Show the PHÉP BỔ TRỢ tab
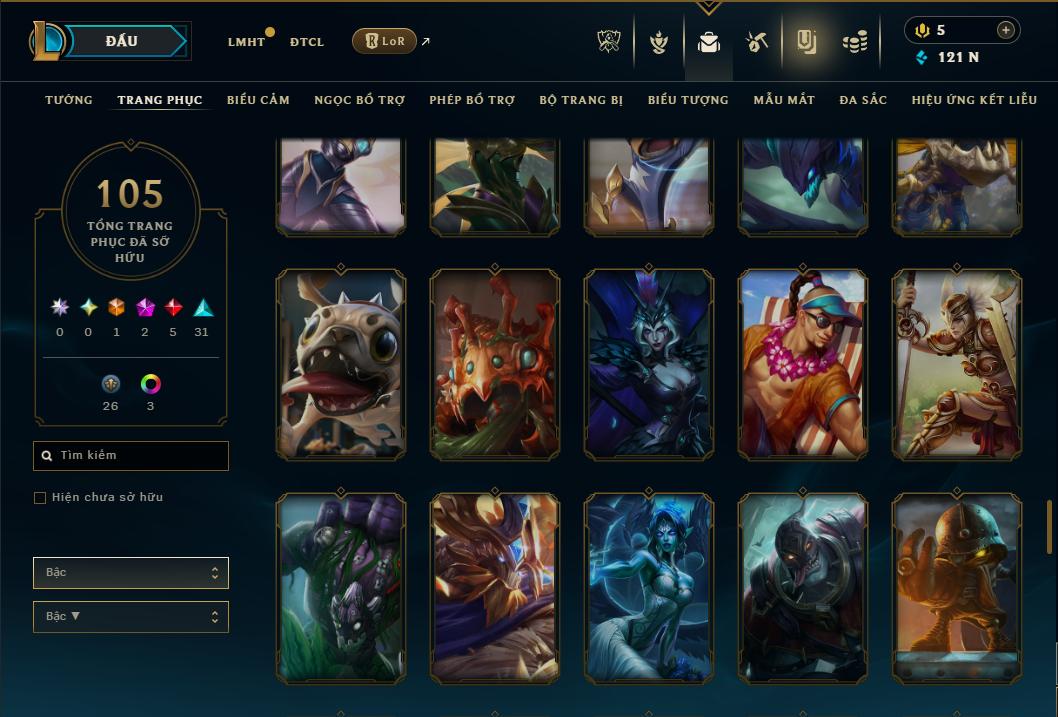This screenshot has height=717, width=1058. (472, 100)
